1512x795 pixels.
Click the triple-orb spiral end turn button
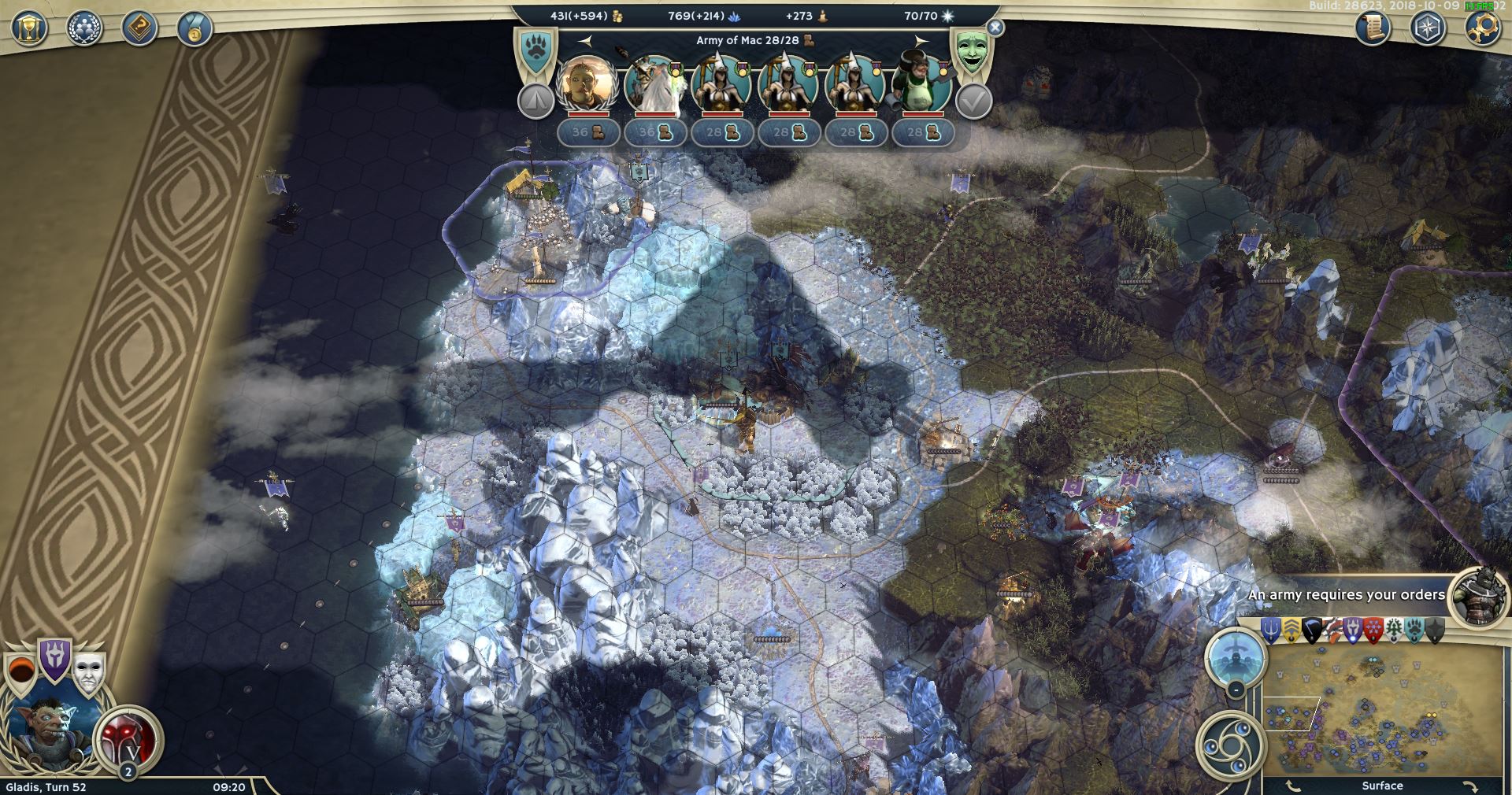coord(1228,745)
